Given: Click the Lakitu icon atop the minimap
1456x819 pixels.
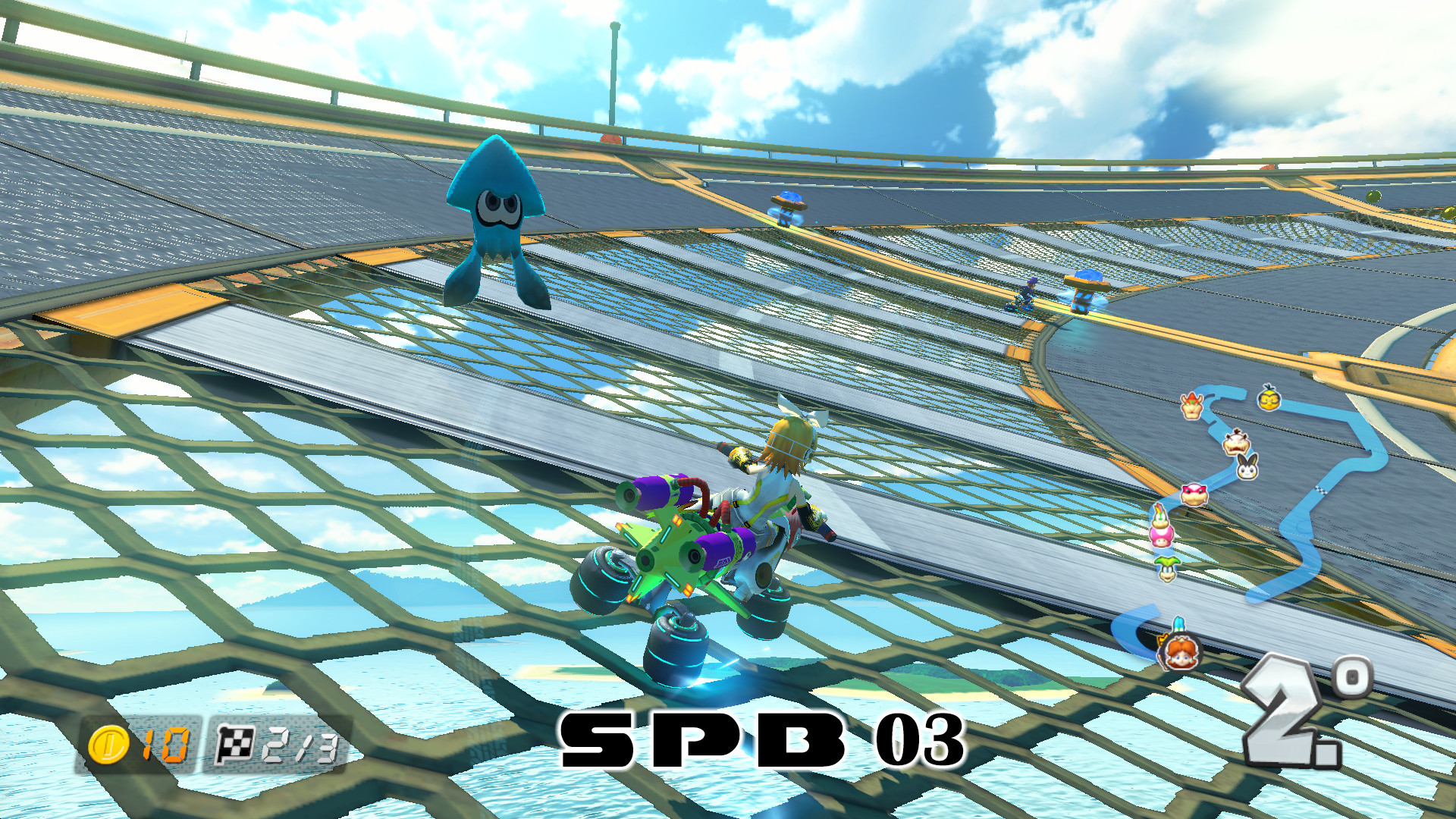Looking at the screenshot, I should click(x=1269, y=399).
